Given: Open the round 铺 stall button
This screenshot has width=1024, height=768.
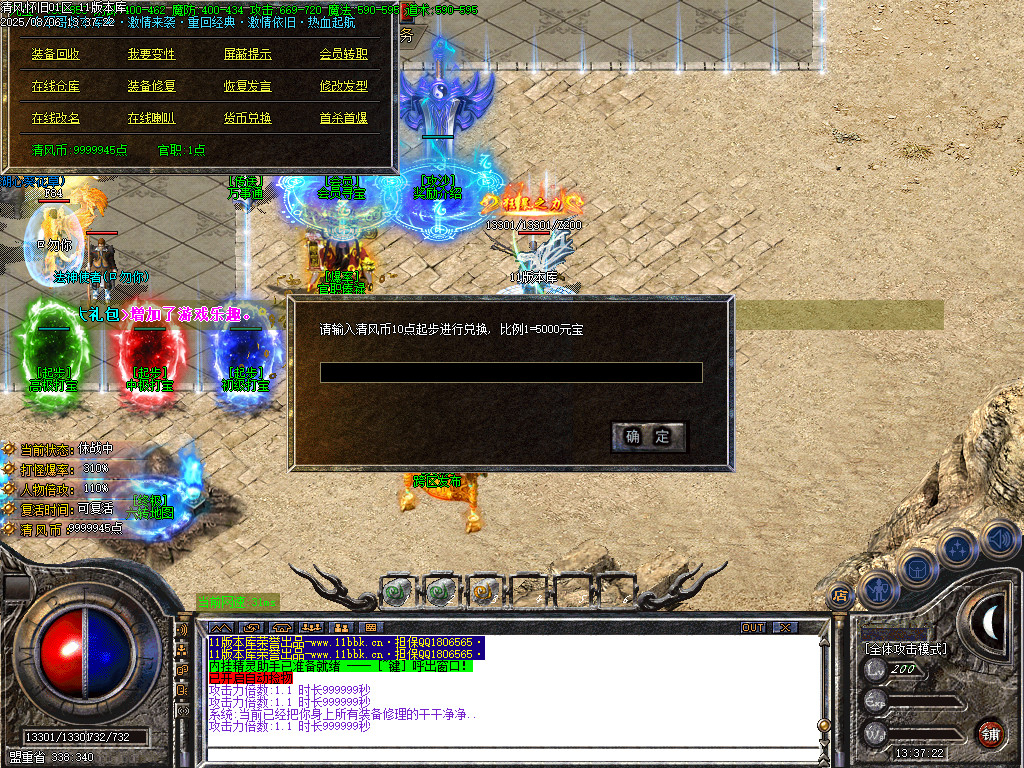Looking at the screenshot, I should (x=990, y=733).
